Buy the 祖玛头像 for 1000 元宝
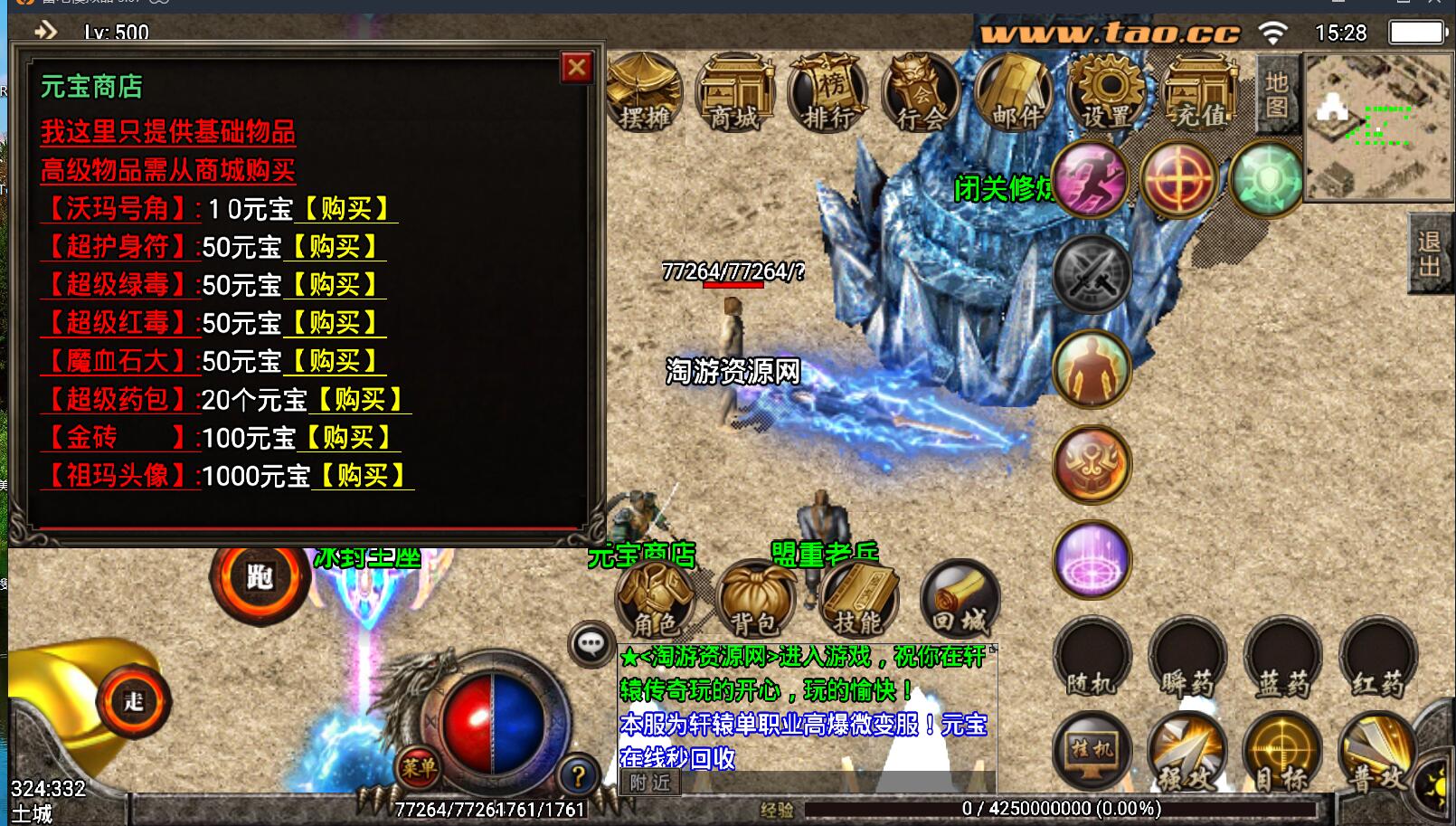Image resolution: width=1456 pixels, height=826 pixels. pos(363,476)
